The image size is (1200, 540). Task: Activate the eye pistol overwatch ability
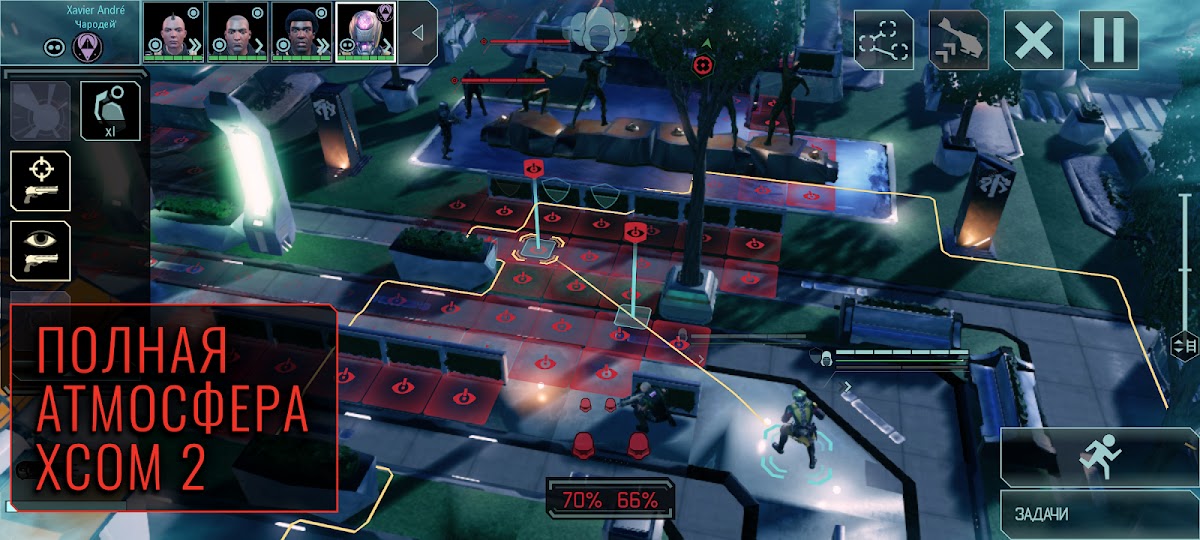(x=40, y=249)
